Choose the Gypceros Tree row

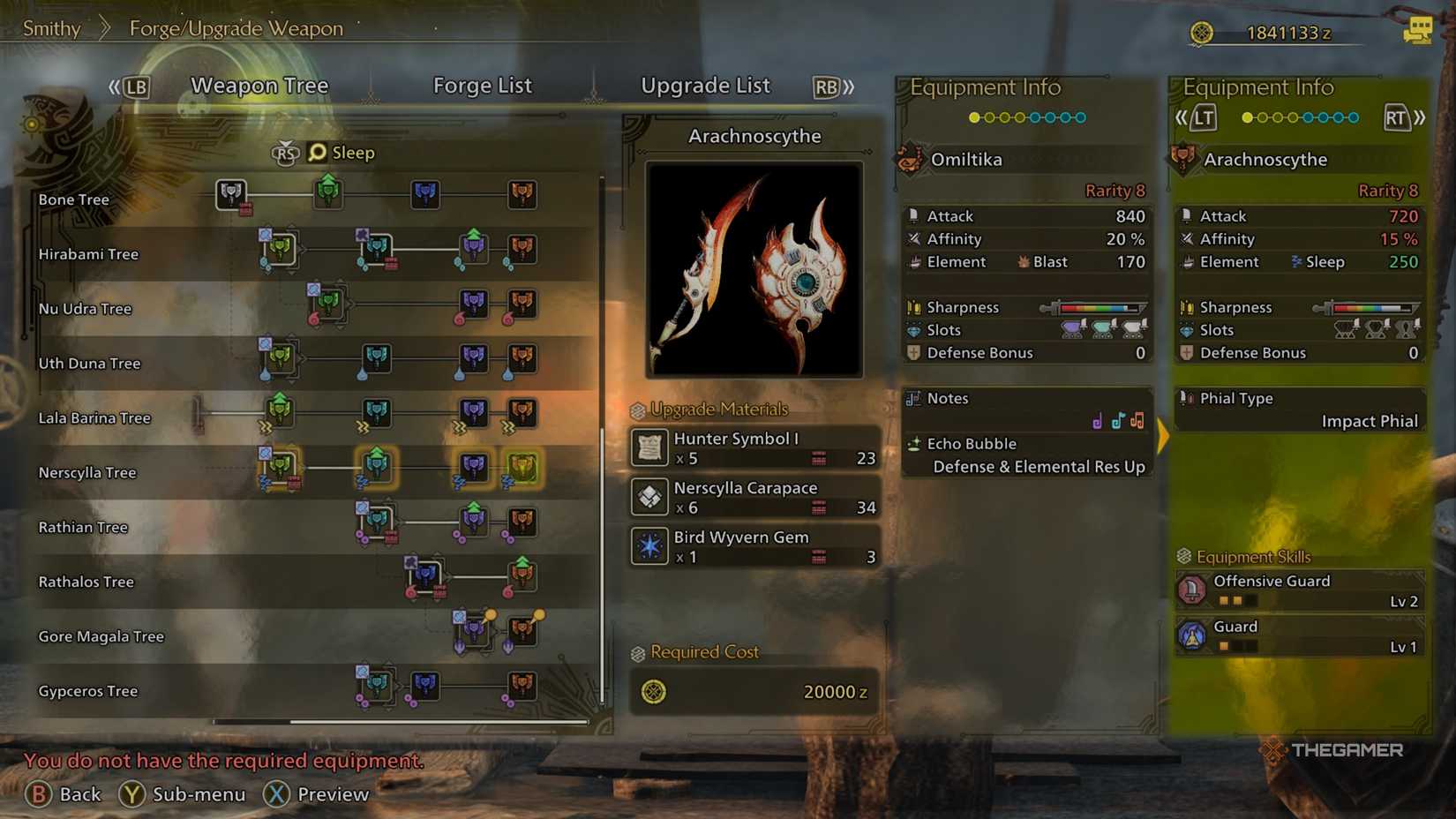(88, 692)
